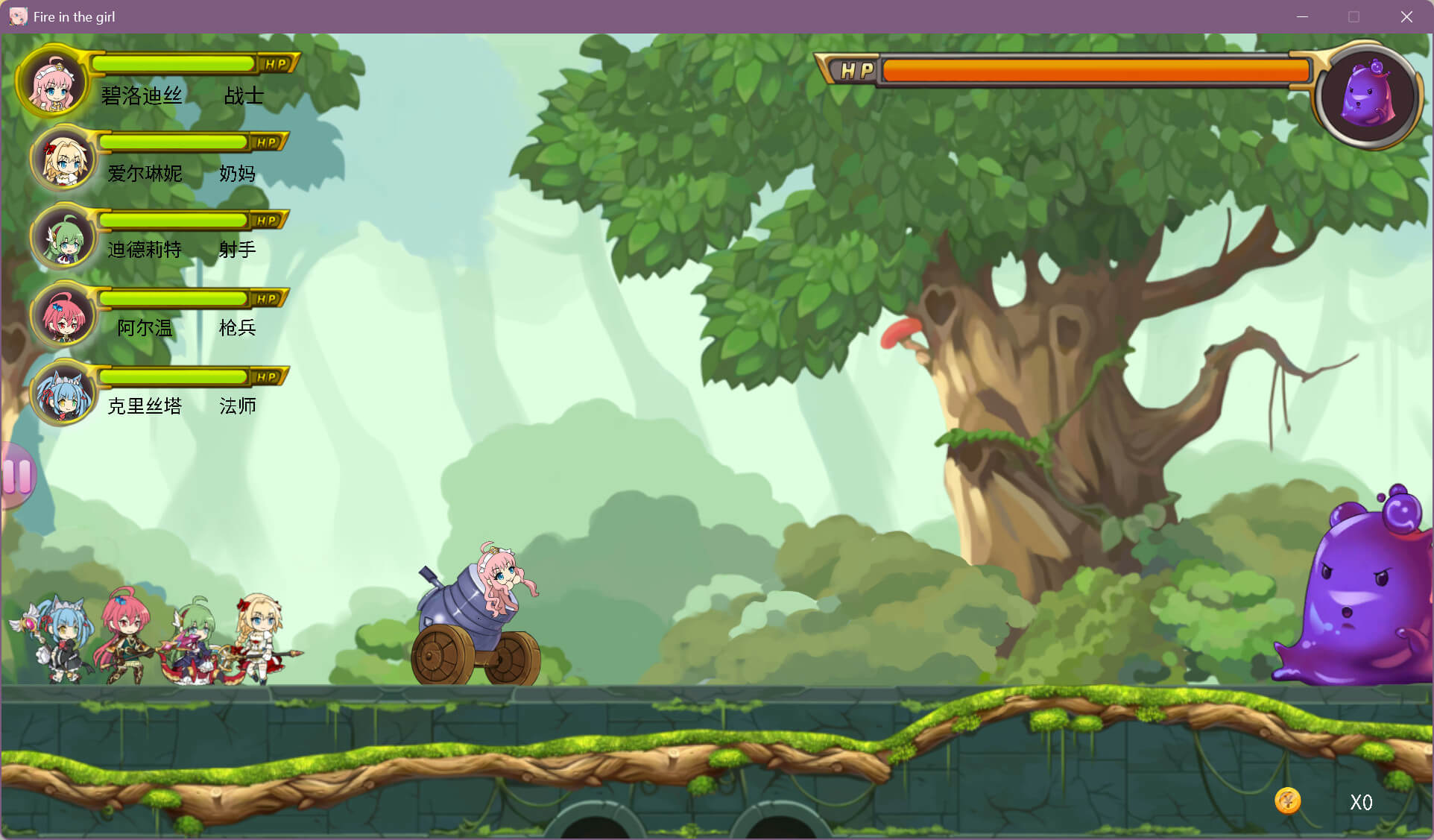Select 碧洛迪丝 warrior portrait

click(52, 83)
